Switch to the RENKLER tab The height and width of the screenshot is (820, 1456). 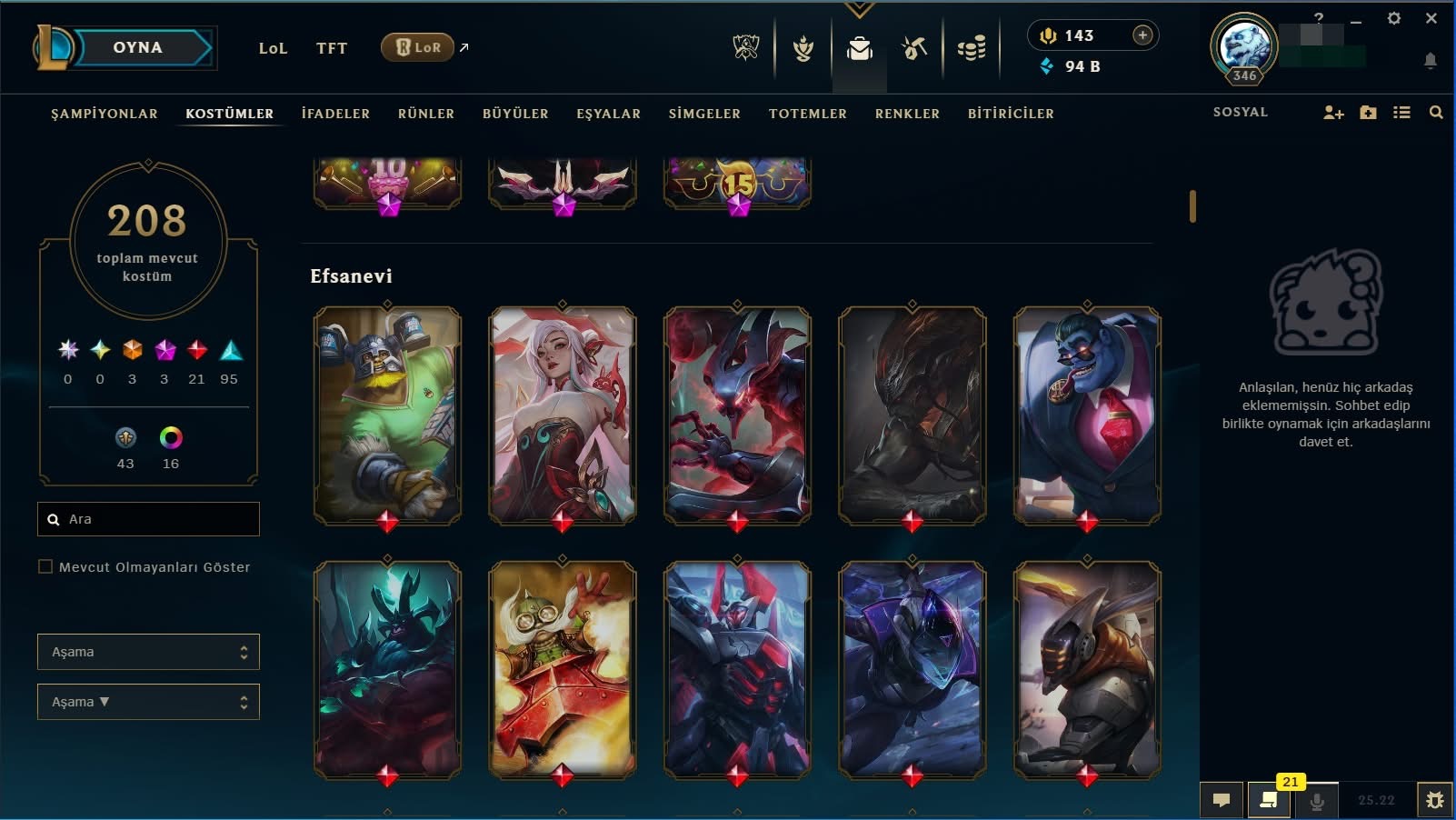click(x=907, y=114)
